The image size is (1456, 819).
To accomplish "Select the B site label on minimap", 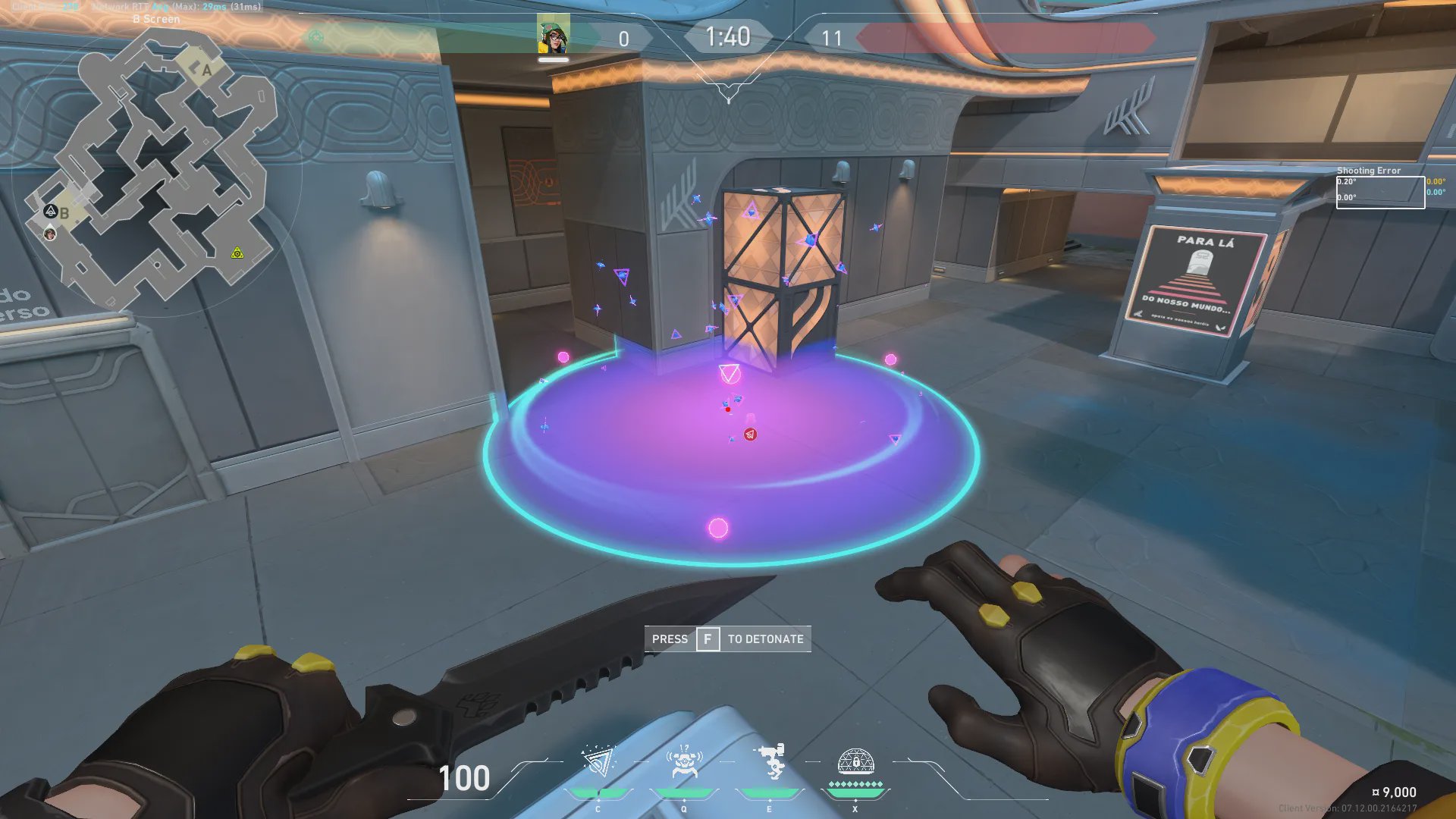I will tap(64, 214).
